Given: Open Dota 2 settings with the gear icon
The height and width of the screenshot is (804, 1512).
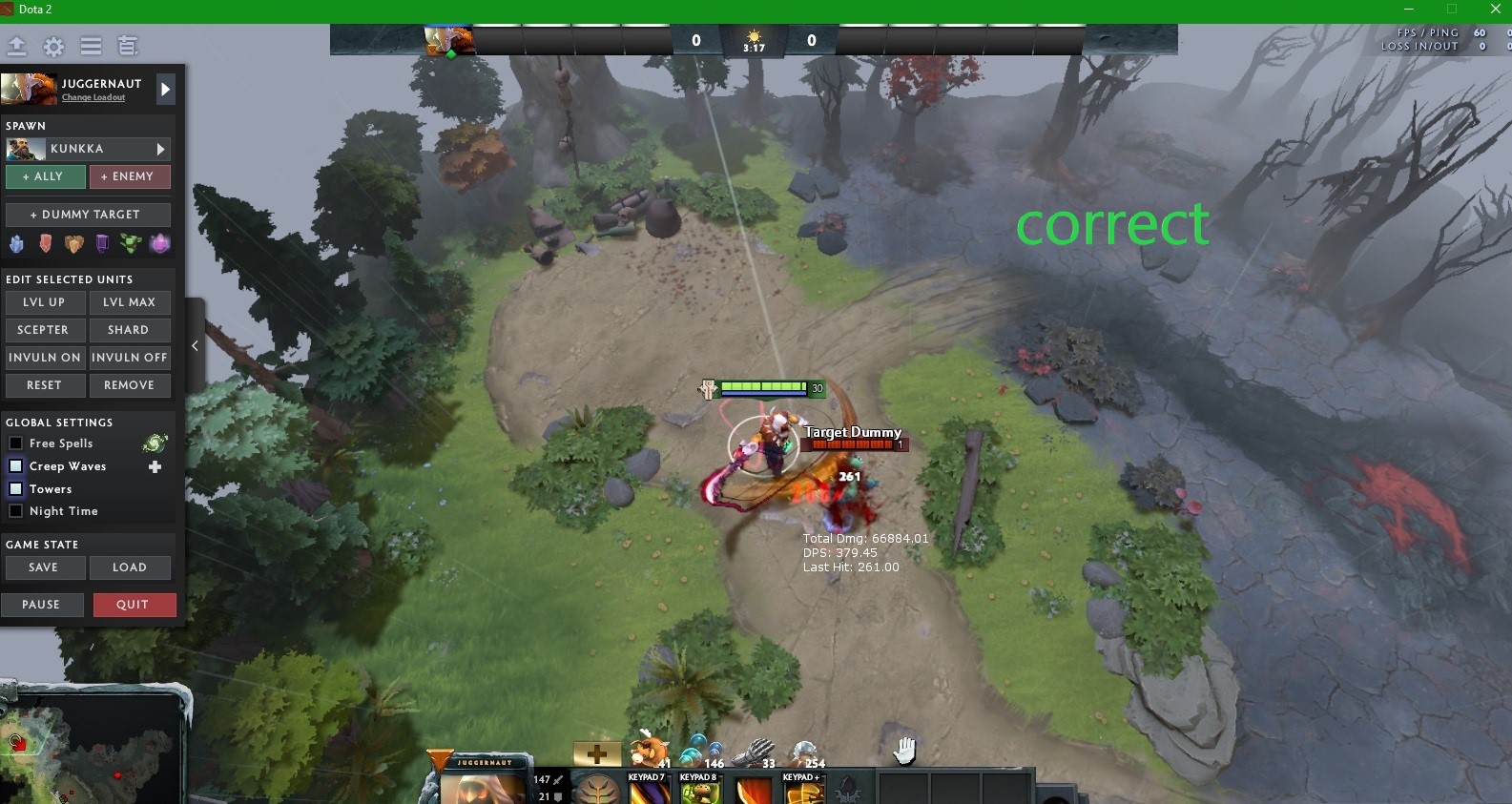Looking at the screenshot, I should pyautogui.click(x=53, y=46).
